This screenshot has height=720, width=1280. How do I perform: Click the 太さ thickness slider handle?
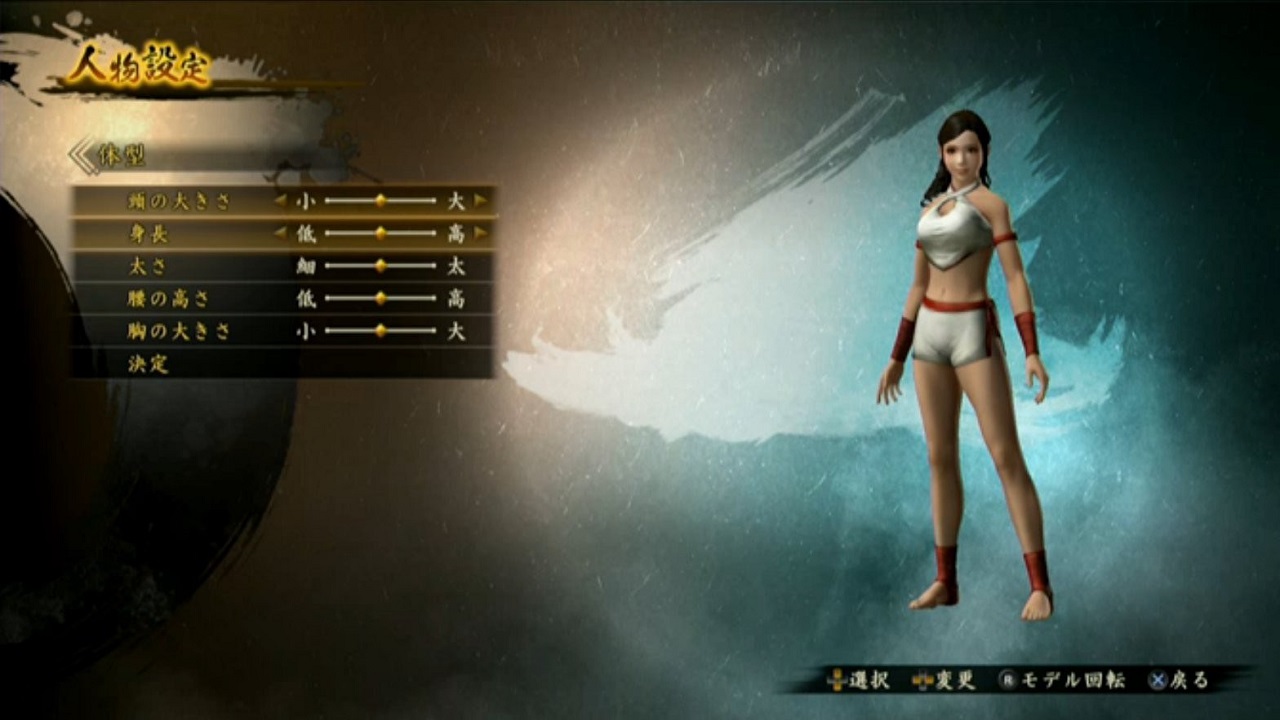tap(380, 266)
